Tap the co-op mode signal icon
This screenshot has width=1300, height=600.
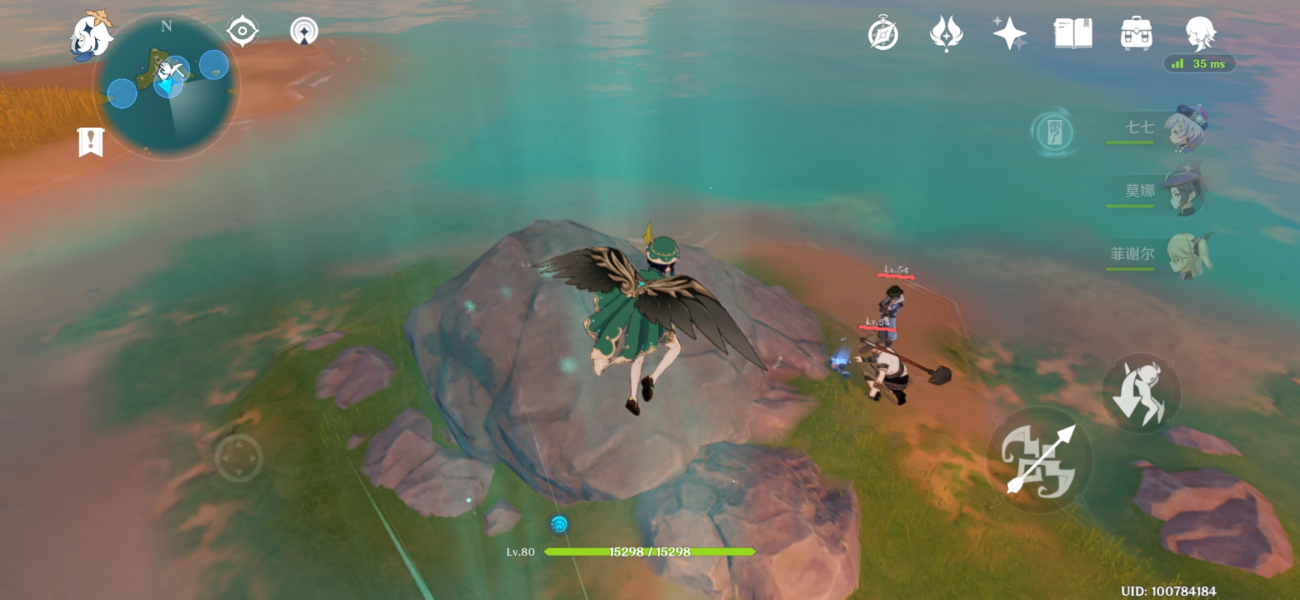point(304,31)
